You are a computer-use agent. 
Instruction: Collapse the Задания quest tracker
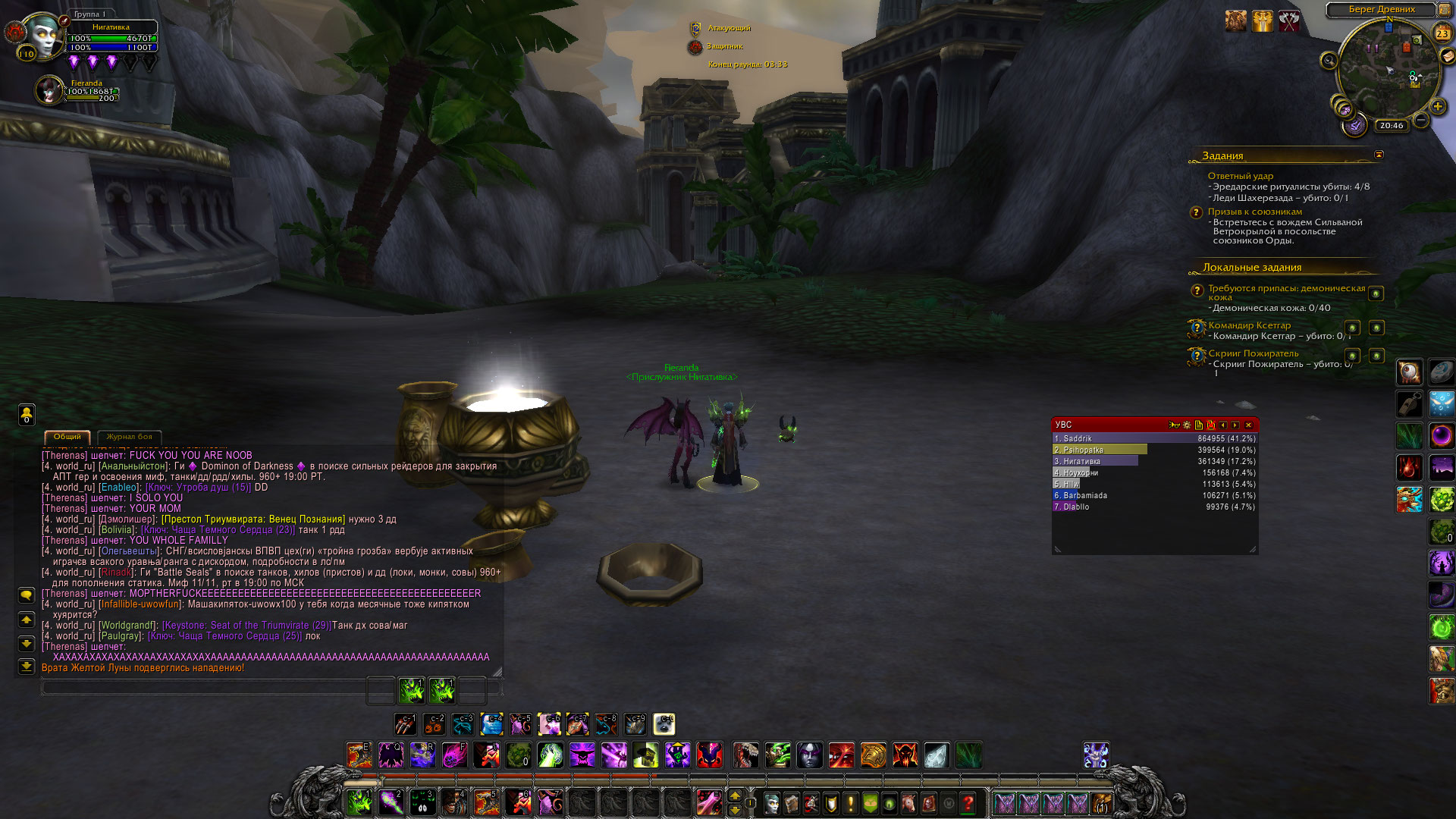coord(1379,155)
